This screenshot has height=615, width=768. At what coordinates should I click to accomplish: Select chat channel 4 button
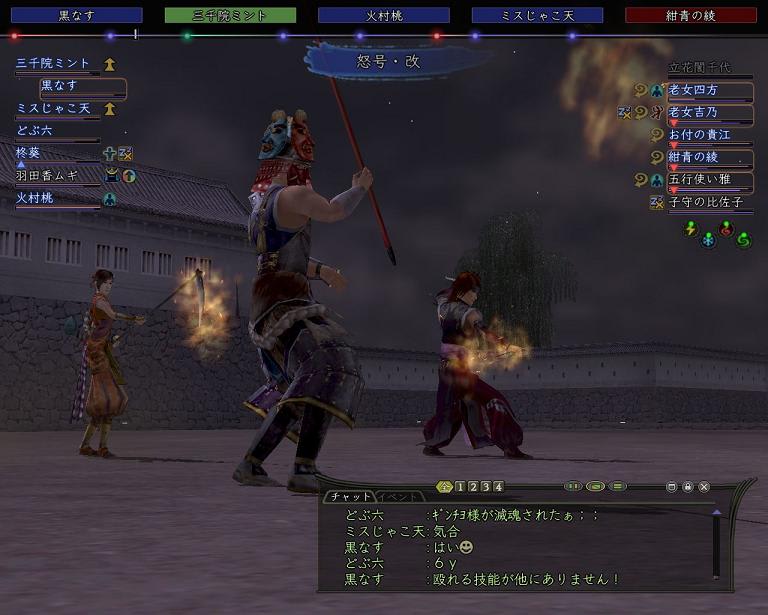tap(498, 487)
